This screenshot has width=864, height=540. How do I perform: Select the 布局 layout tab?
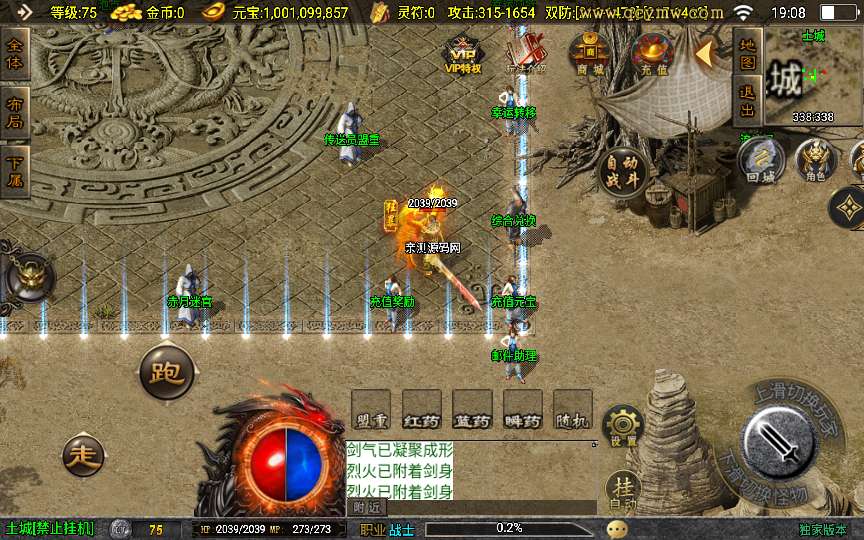coord(15,112)
